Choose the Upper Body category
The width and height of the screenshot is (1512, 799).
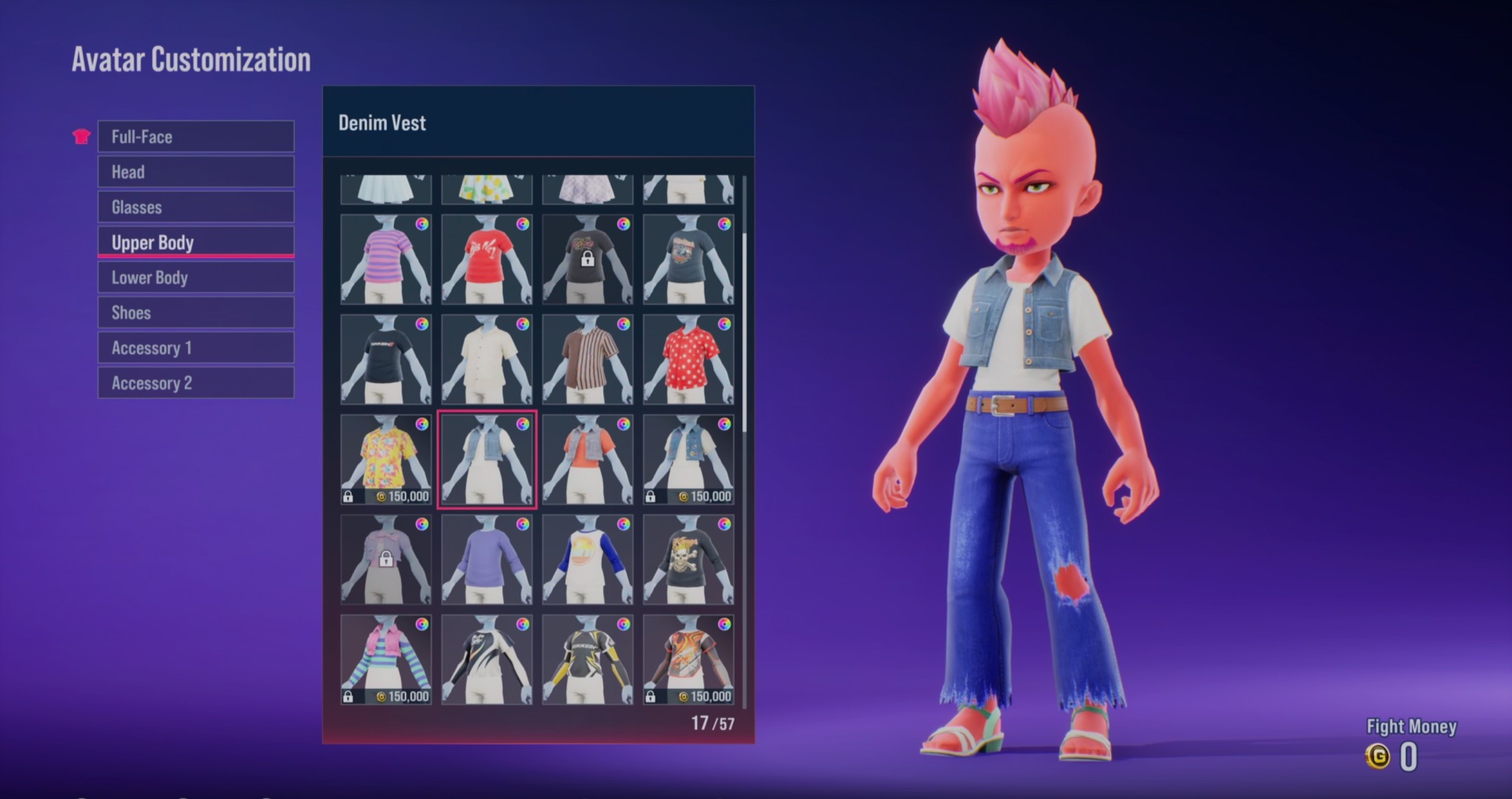point(195,243)
